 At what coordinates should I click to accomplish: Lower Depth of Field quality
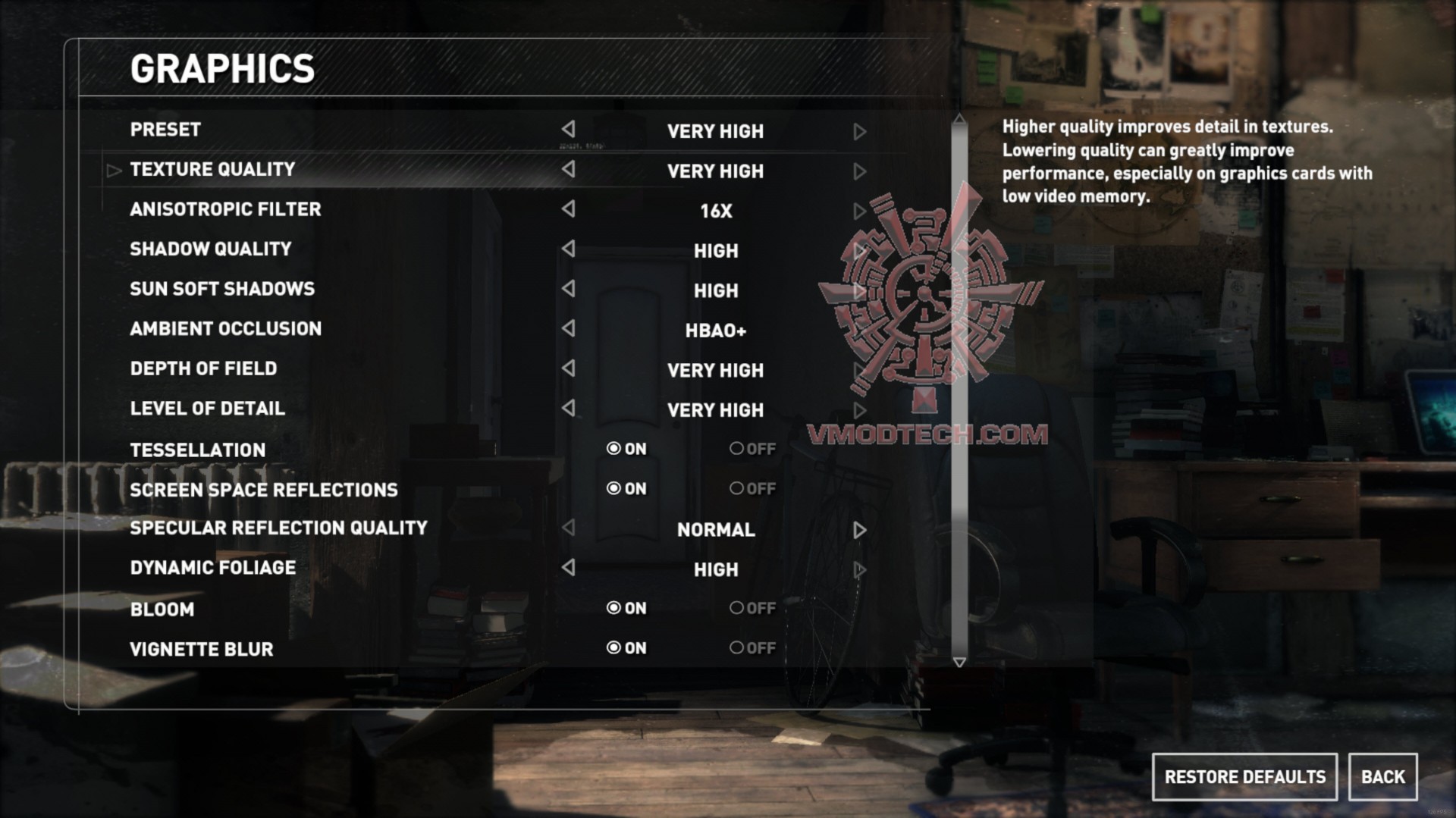568,368
